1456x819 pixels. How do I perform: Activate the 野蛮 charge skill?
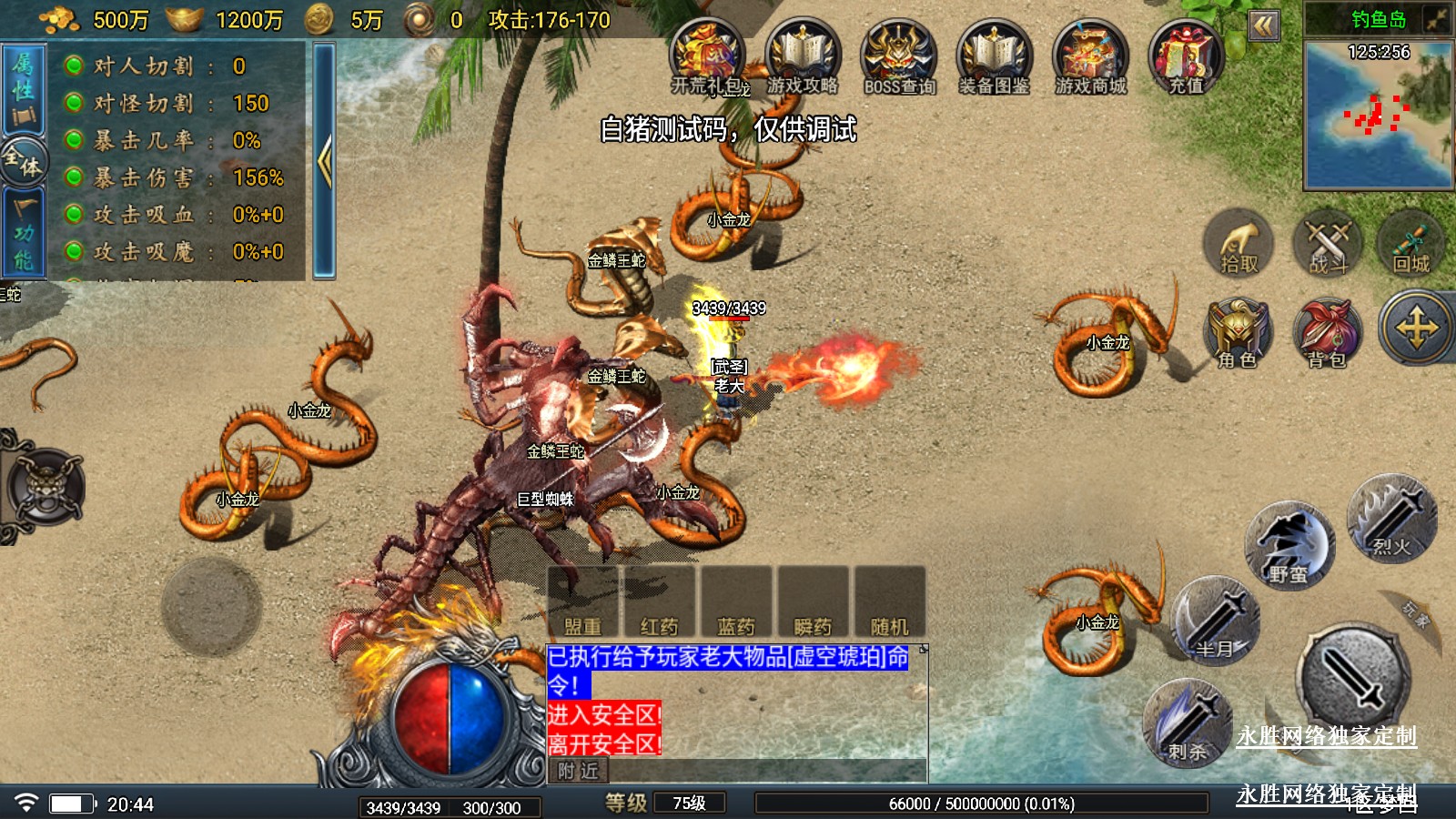1288,546
